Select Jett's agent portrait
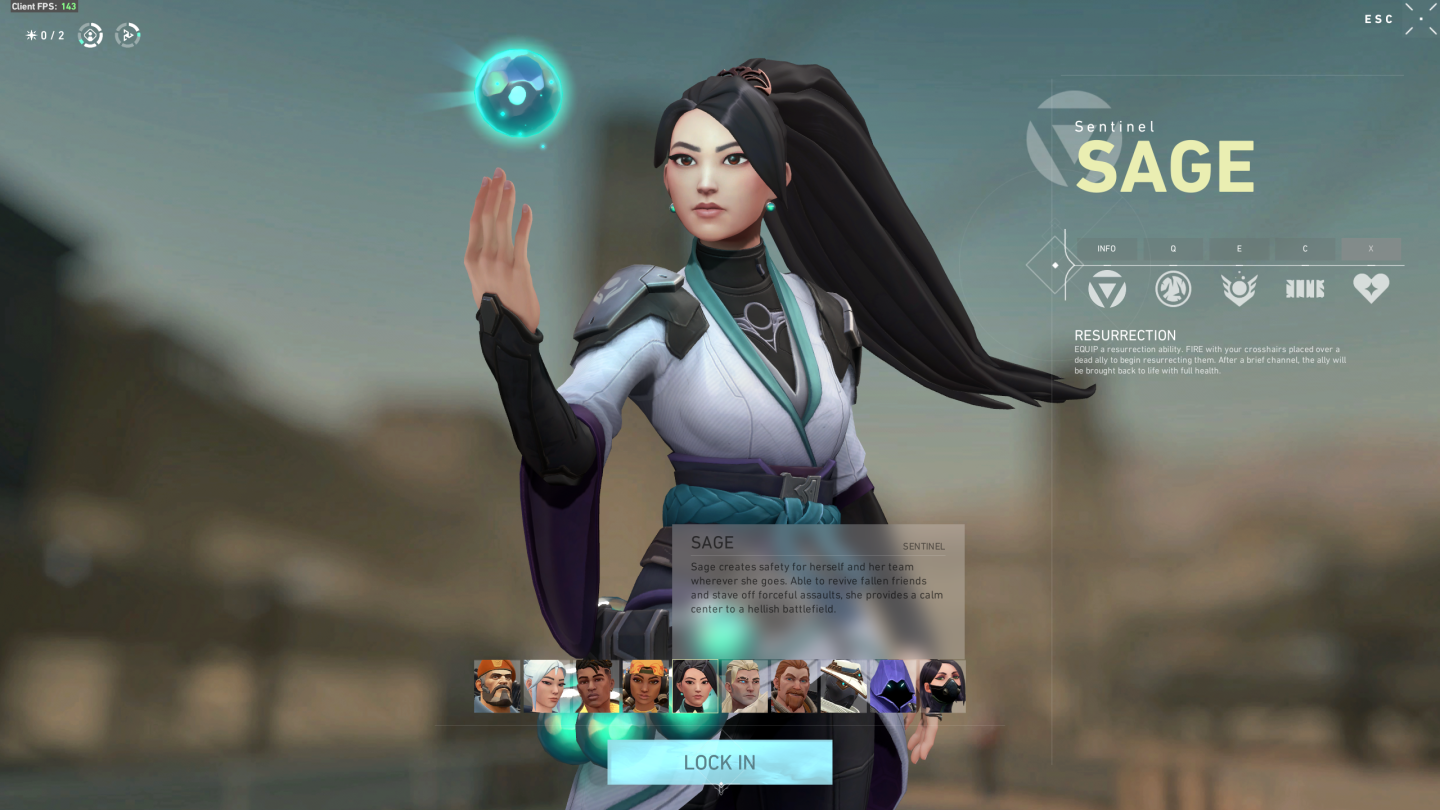 pos(545,686)
